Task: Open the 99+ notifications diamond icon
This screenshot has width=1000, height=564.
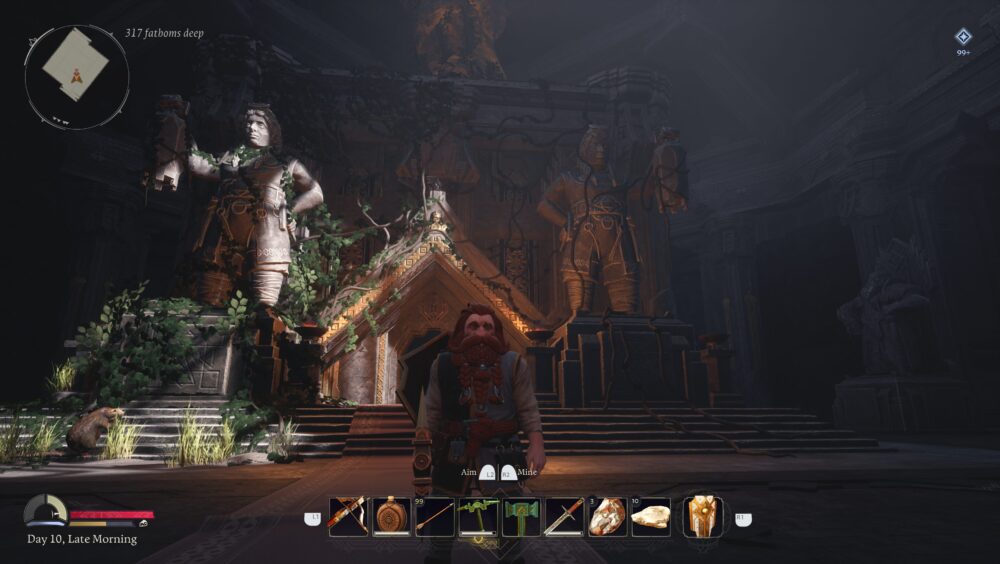Action: tap(963, 37)
